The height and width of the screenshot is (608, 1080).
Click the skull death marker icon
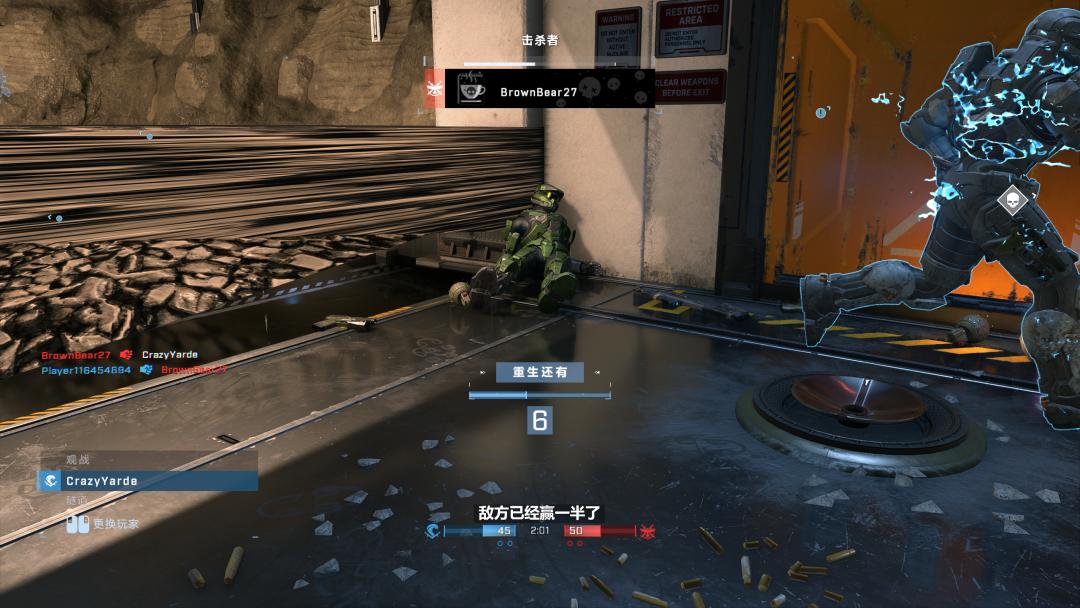point(1012,199)
